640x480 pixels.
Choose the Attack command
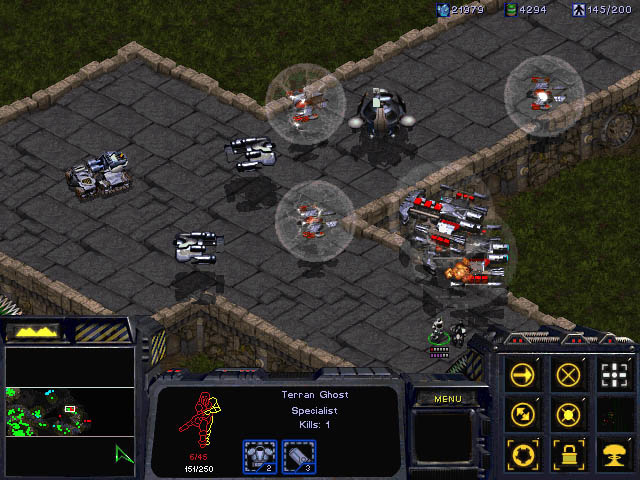[614, 375]
